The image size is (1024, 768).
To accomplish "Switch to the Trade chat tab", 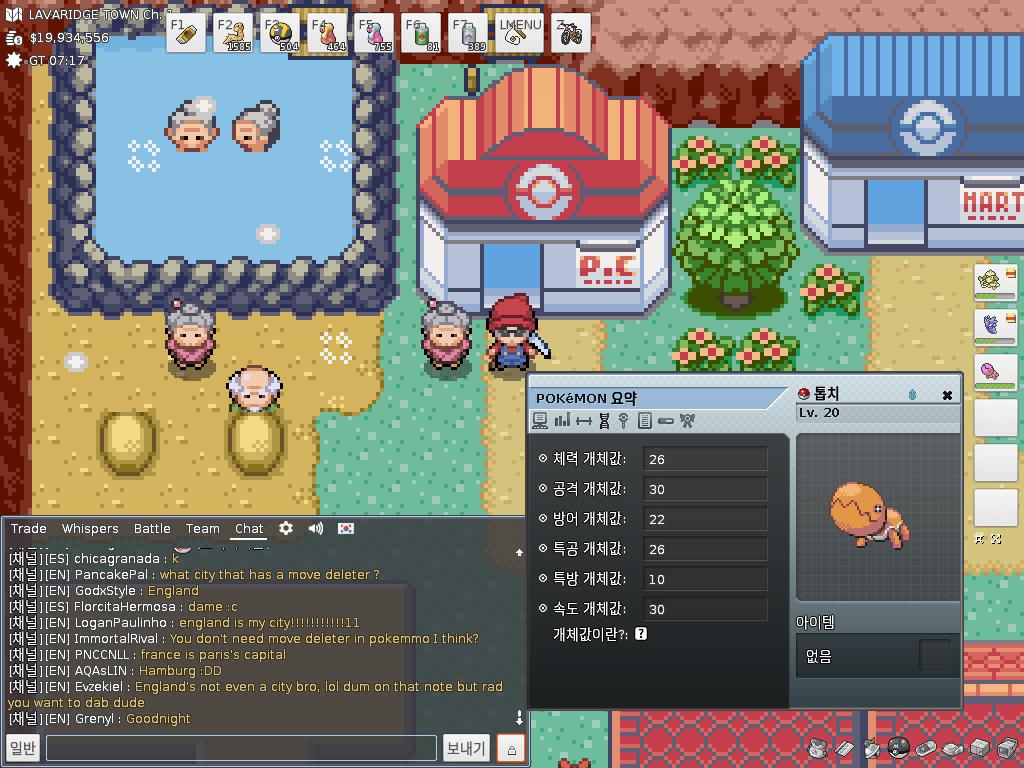I will tap(29, 528).
